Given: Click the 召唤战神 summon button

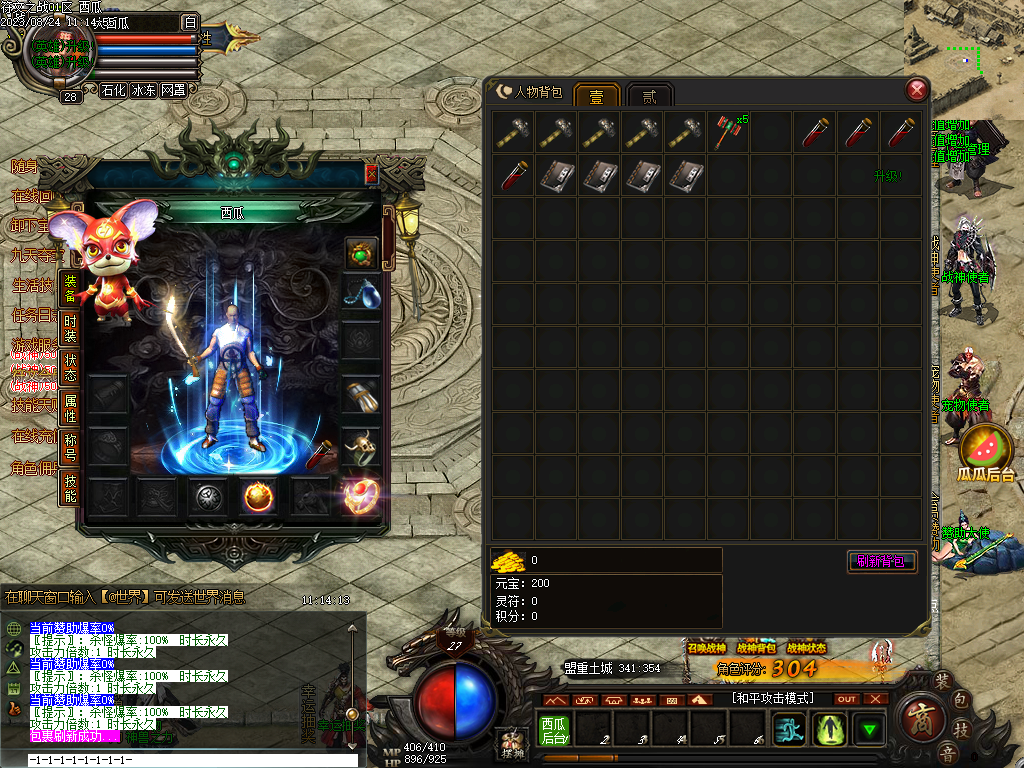Looking at the screenshot, I should point(706,648).
